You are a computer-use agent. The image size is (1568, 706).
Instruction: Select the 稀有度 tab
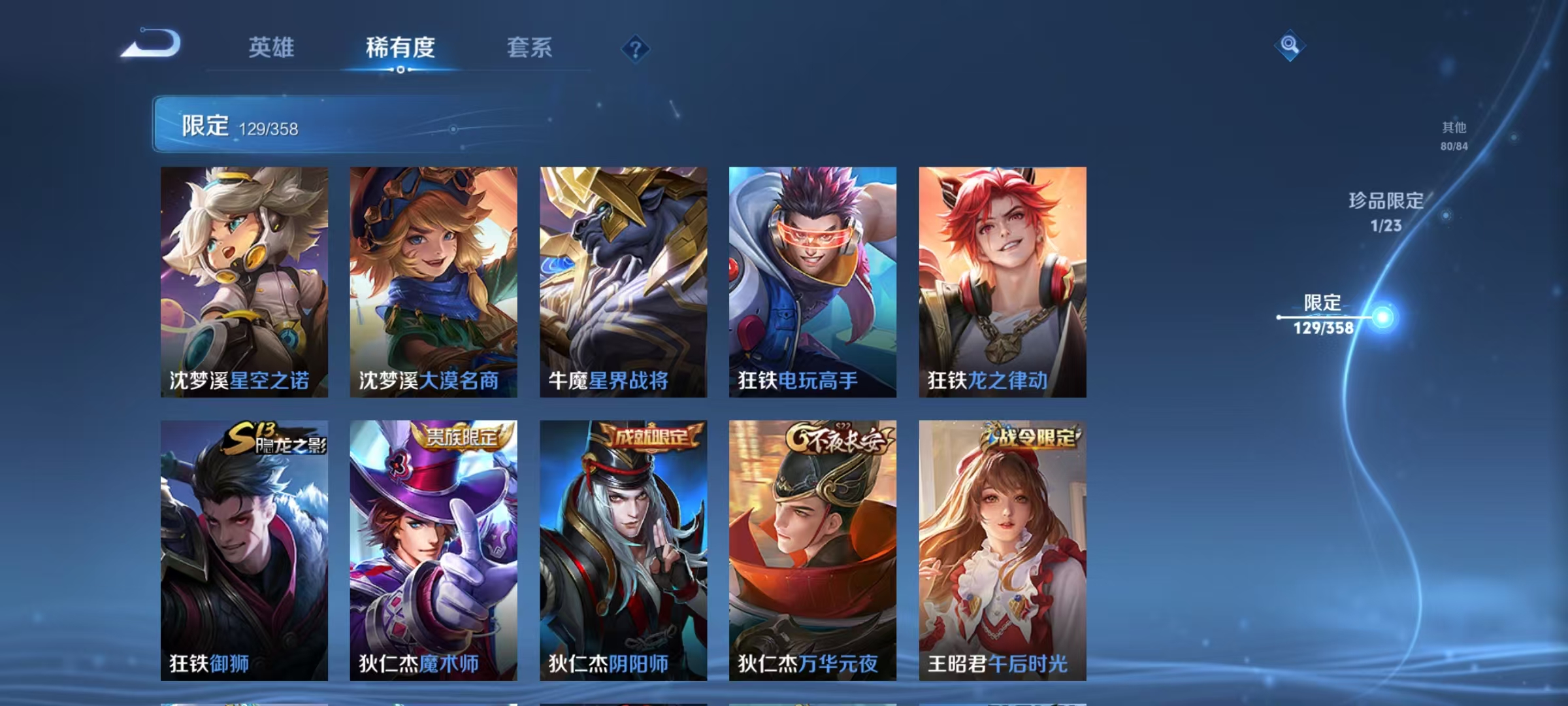click(x=400, y=47)
